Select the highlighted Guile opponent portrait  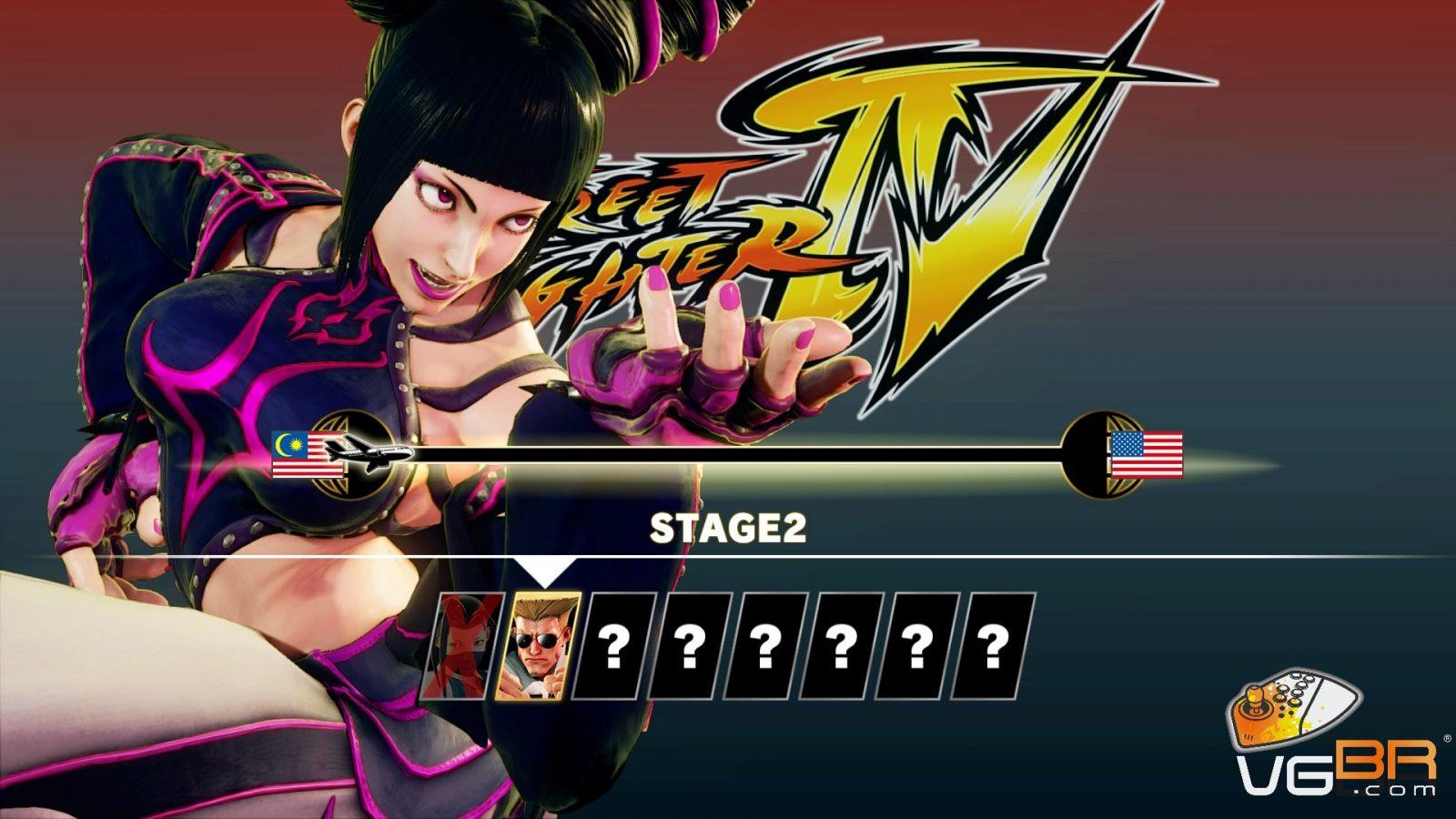point(536,647)
